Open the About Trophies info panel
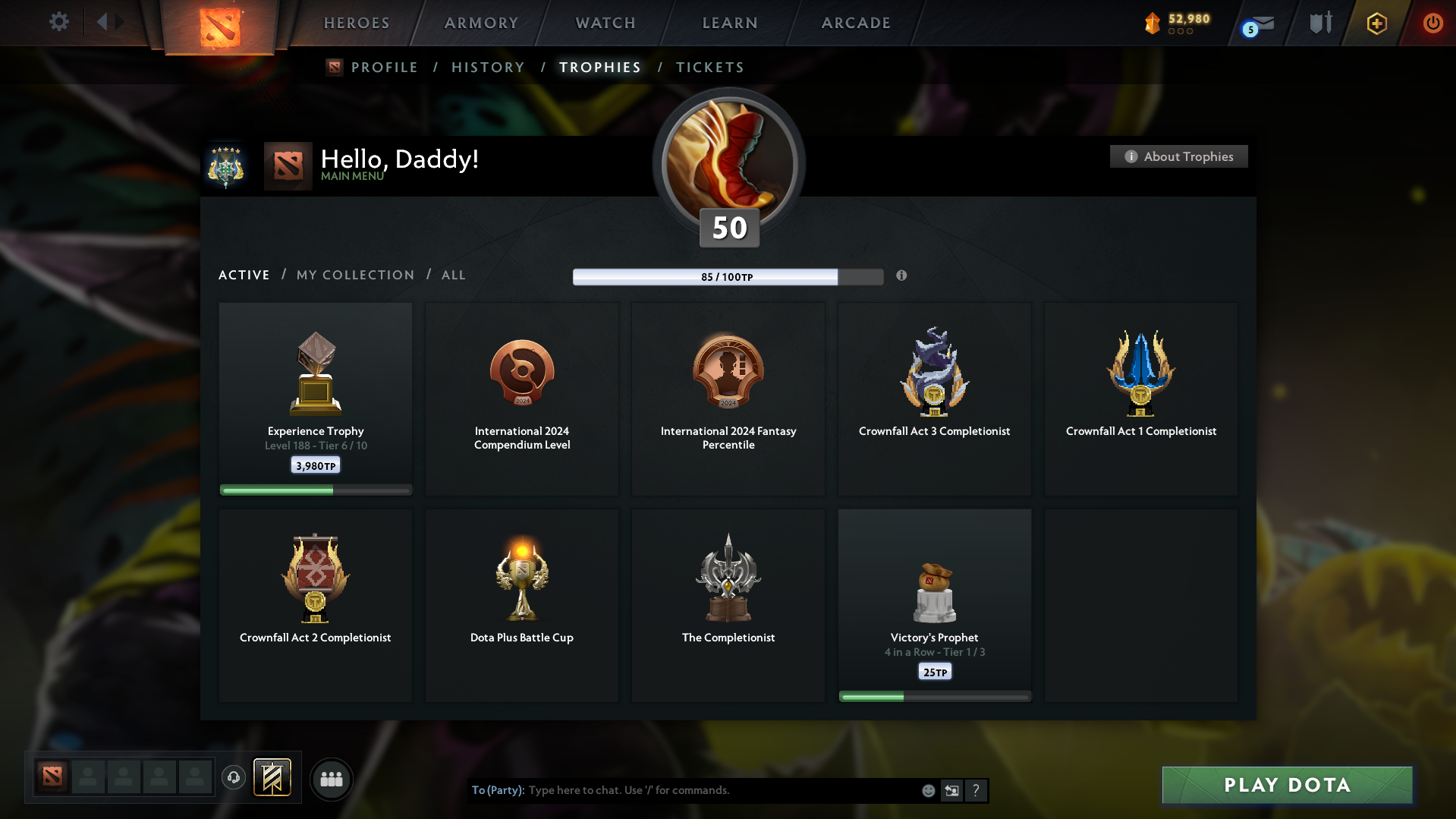Screen dimensions: 1456x819 coord(1178,156)
